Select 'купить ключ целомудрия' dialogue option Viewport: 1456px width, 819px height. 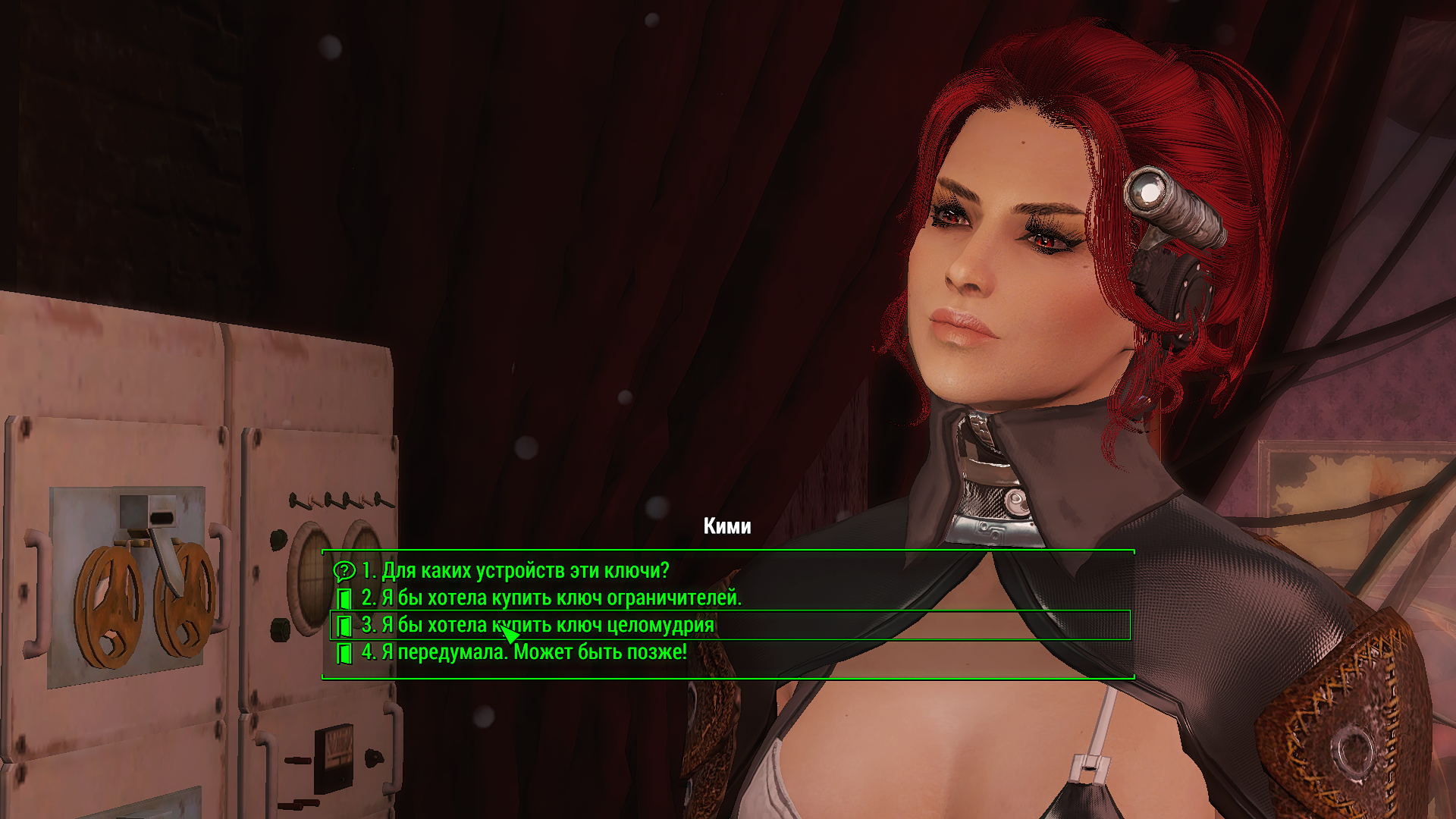coord(538,626)
